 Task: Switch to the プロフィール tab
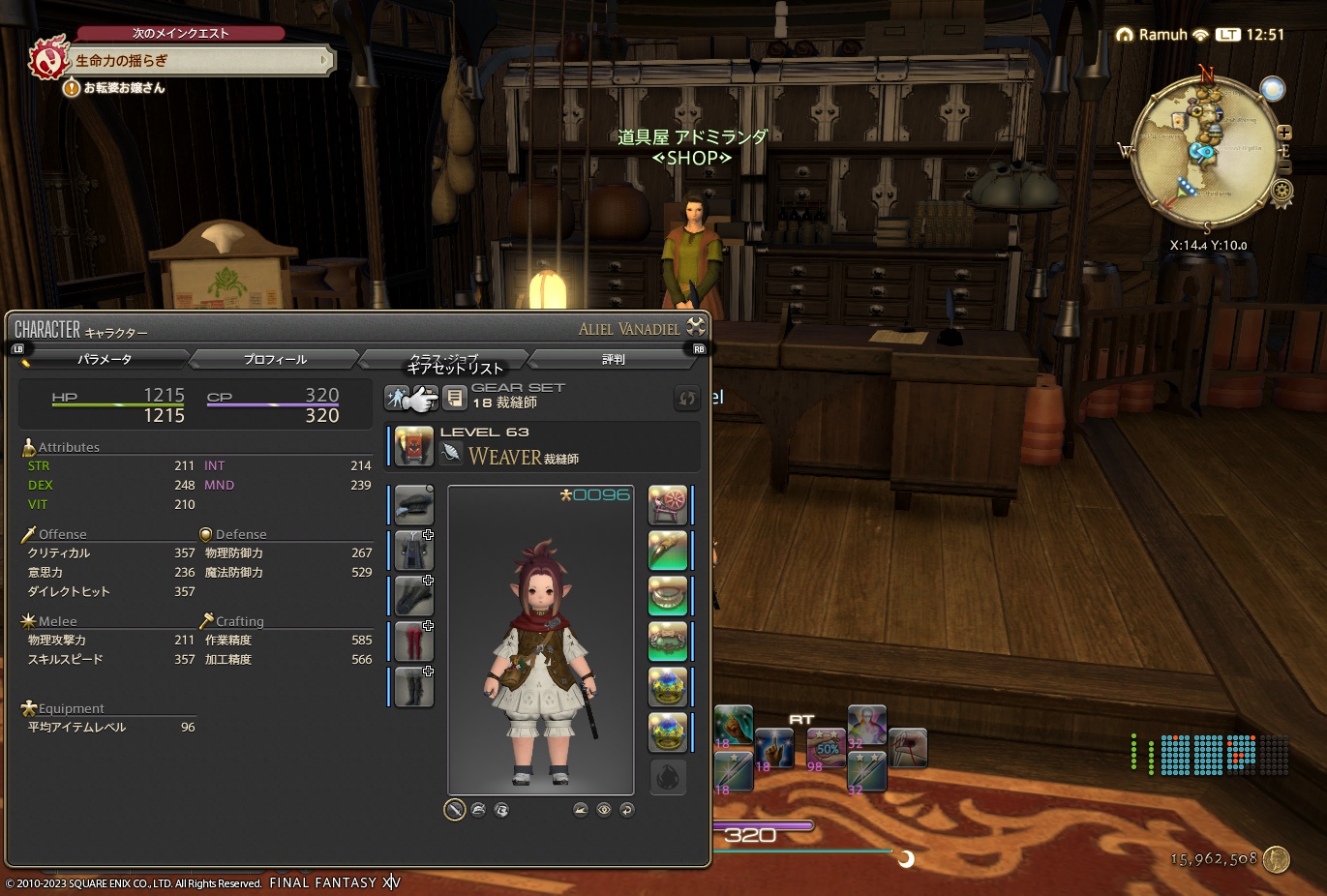275,359
